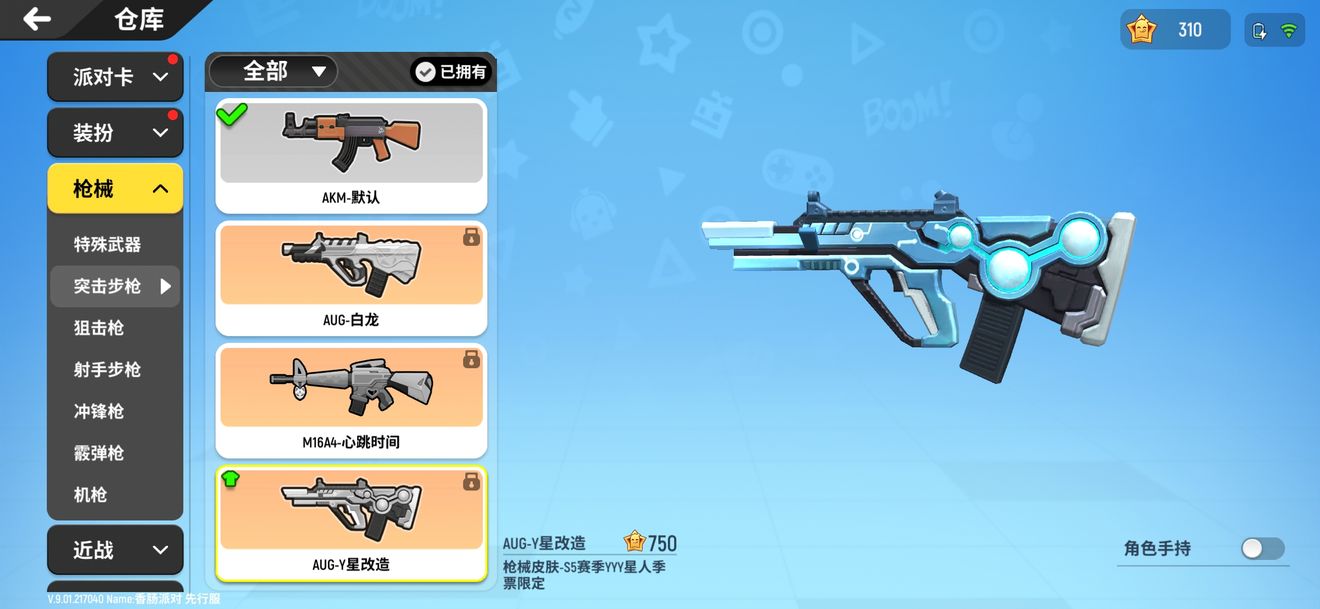Expand the 派对卡 category
This screenshot has height=609, width=1320.
tap(115, 77)
